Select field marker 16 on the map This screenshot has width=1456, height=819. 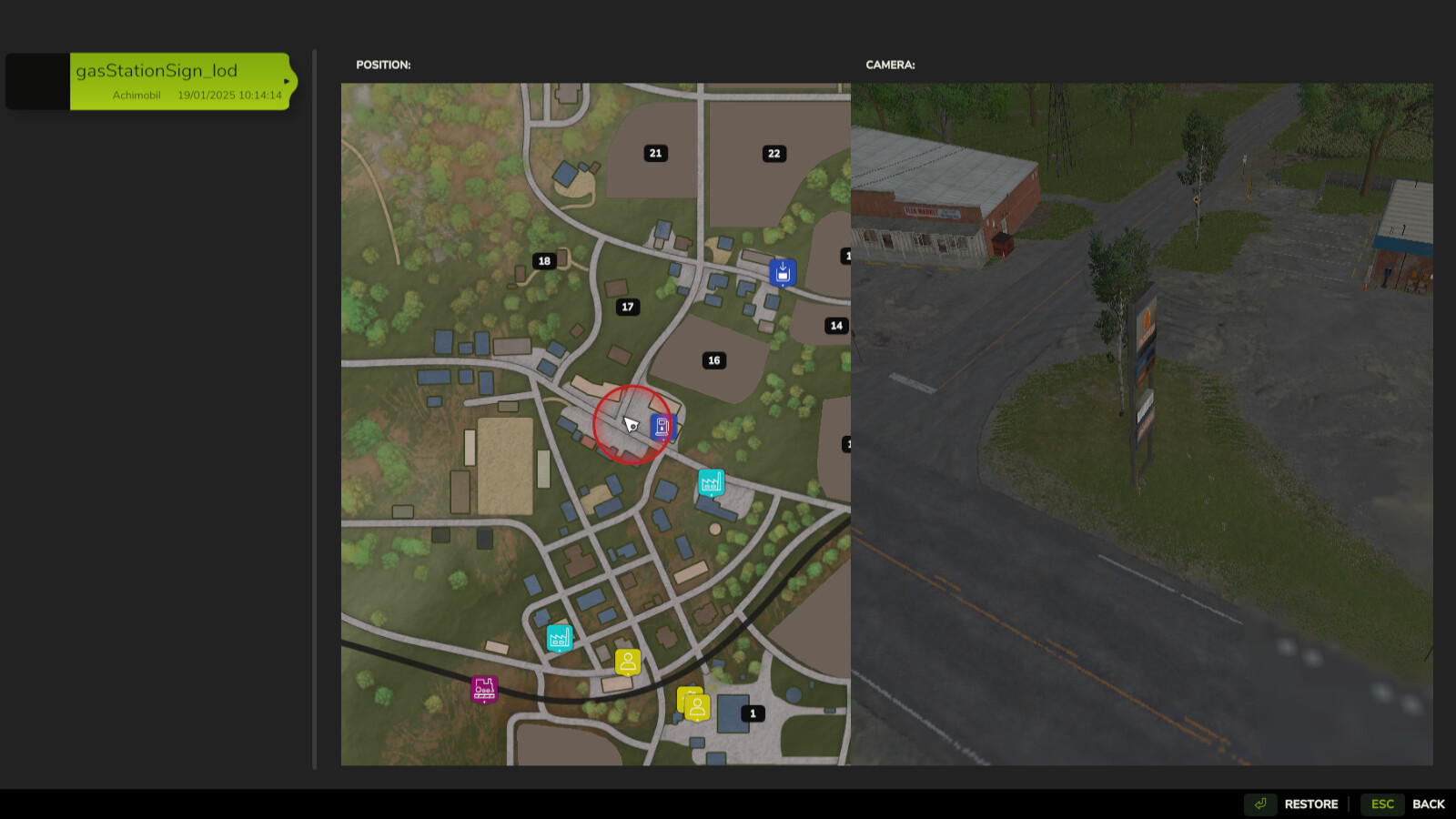714,360
